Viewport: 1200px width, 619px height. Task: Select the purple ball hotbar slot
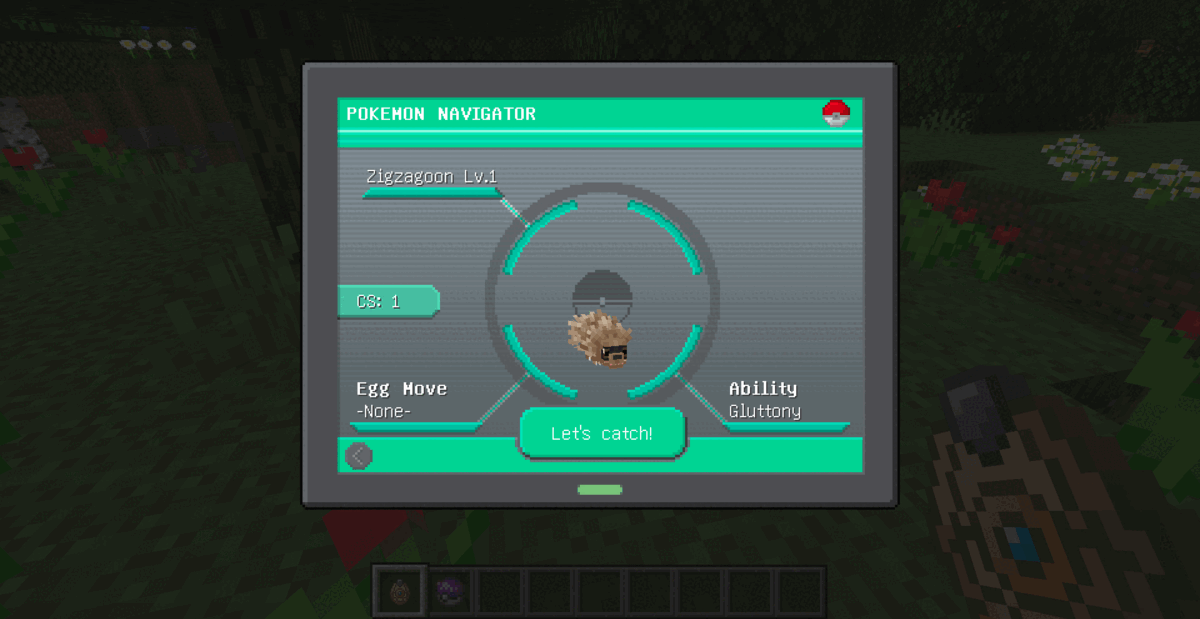tap(450, 590)
